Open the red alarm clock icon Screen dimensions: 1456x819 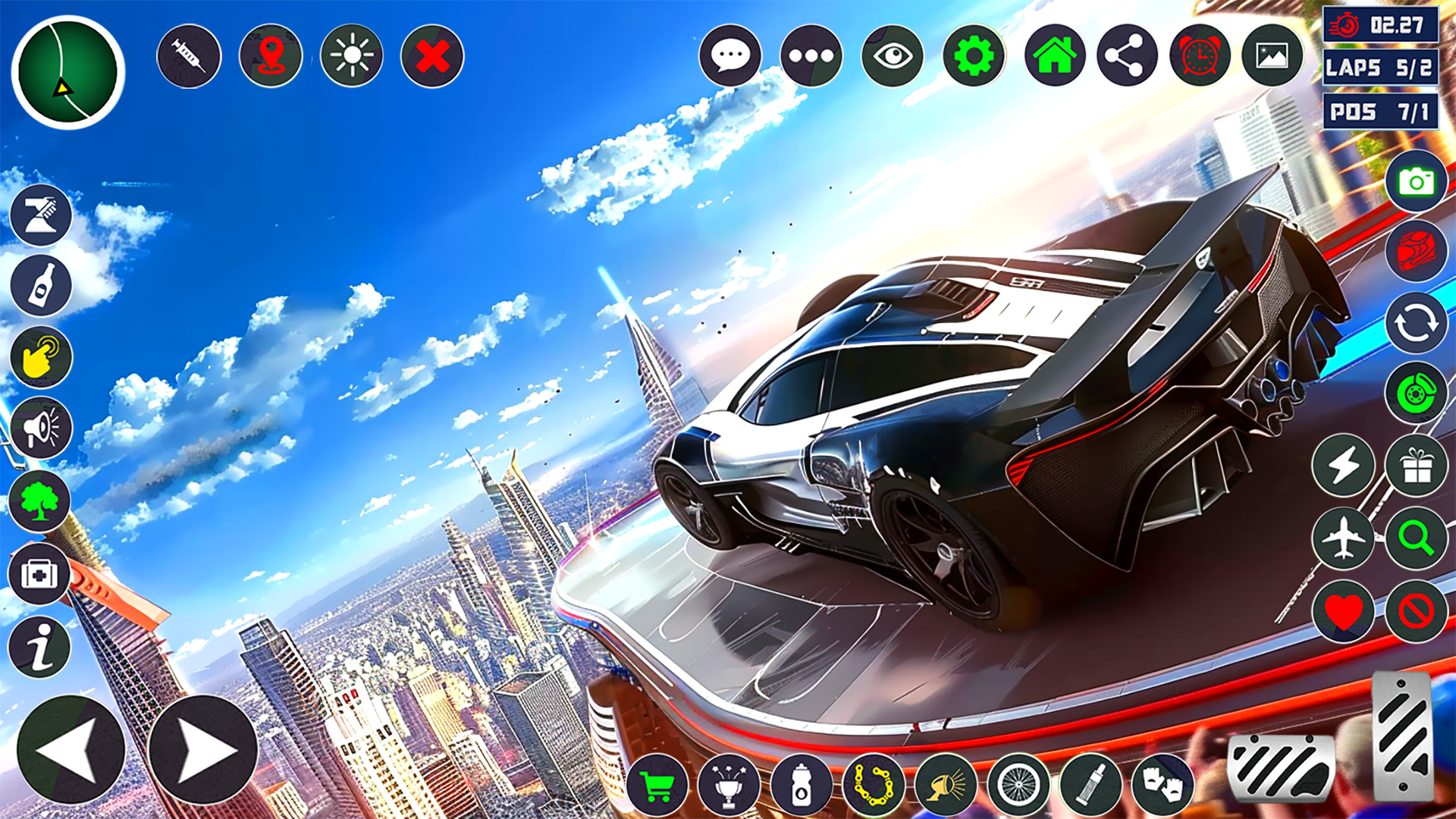pos(1200,56)
